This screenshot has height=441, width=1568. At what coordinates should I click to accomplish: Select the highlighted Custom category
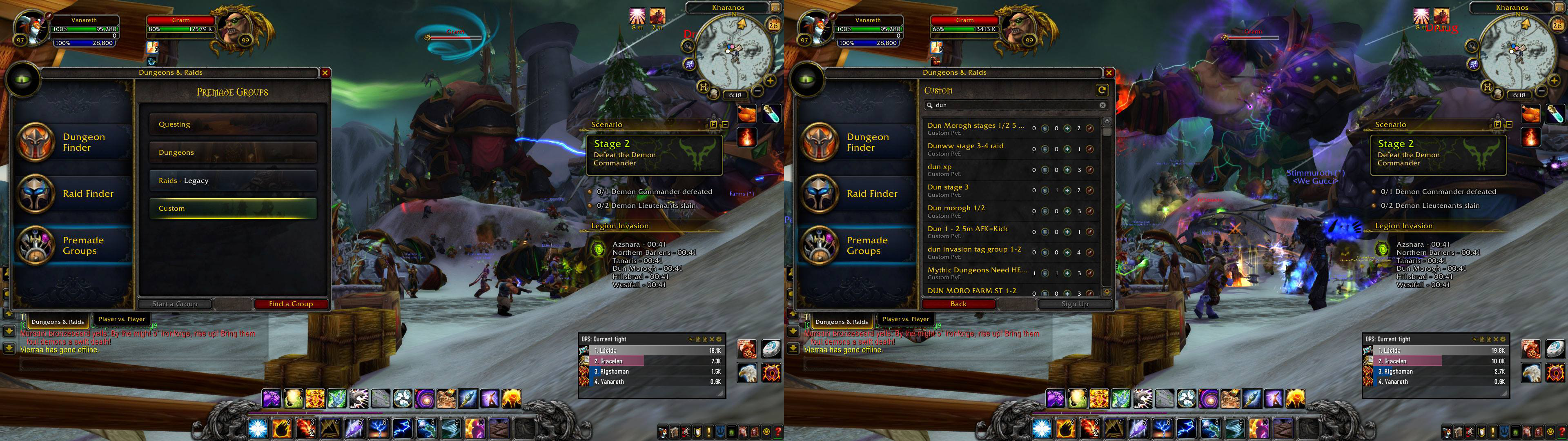(x=233, y=208)
